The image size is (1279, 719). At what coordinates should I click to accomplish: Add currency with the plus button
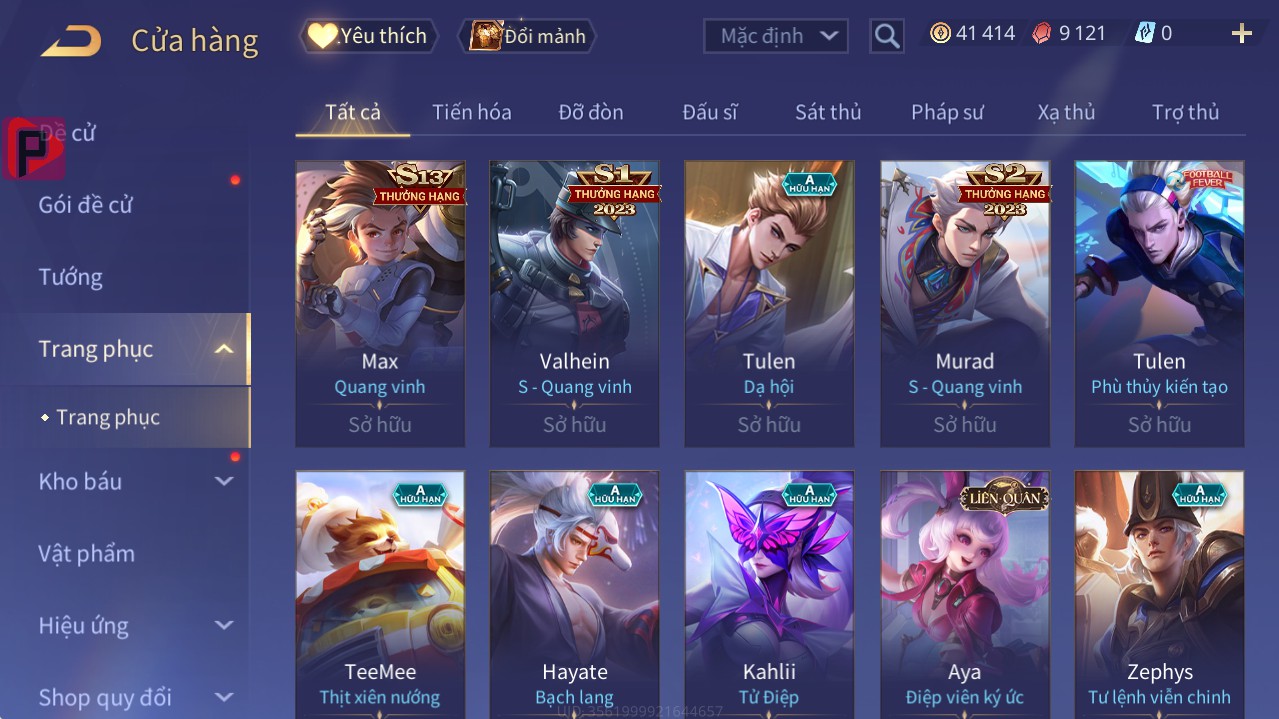tap(1241, 34)
